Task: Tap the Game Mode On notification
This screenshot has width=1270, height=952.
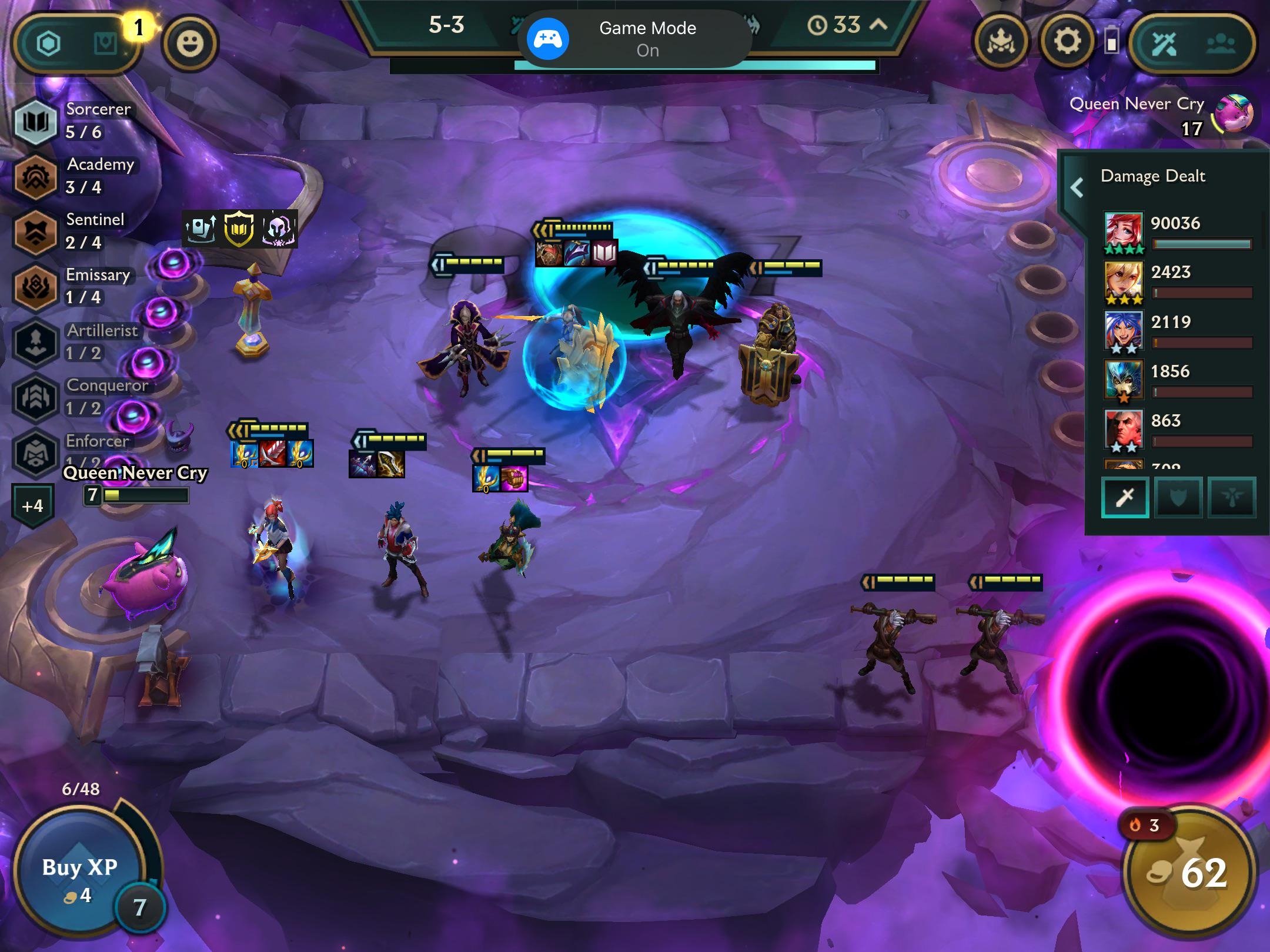Action: [634, 39]
